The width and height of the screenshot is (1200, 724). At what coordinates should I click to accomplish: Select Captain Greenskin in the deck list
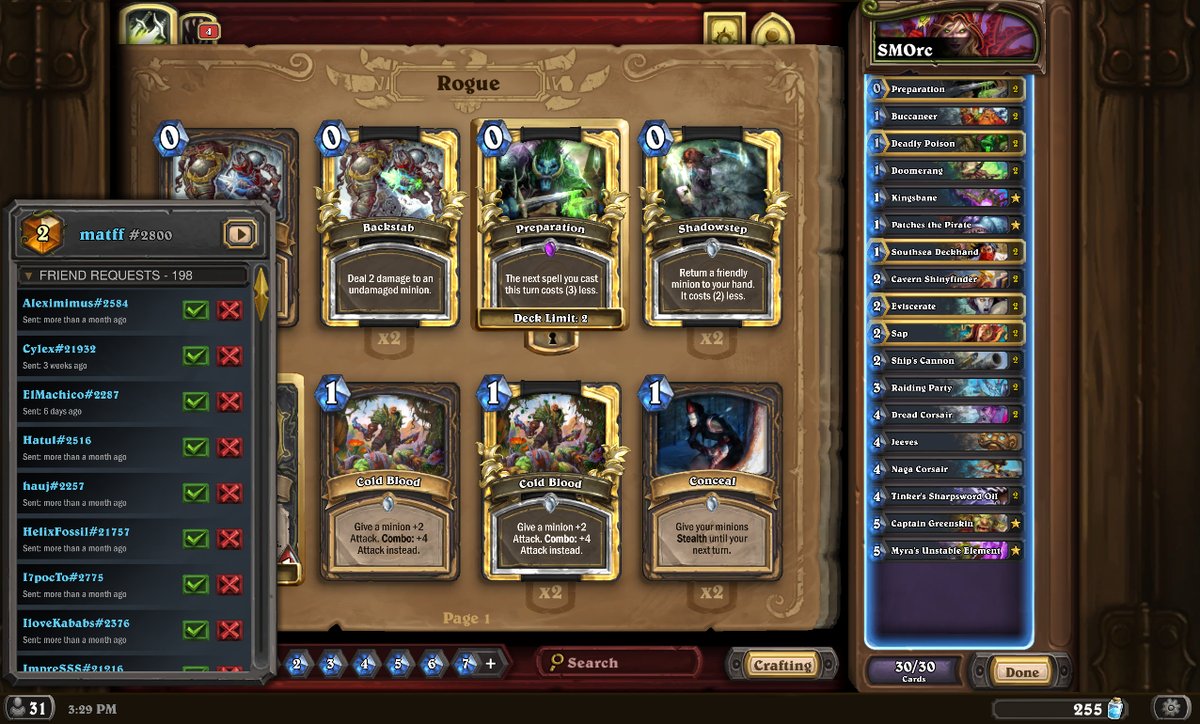[946, 524]
